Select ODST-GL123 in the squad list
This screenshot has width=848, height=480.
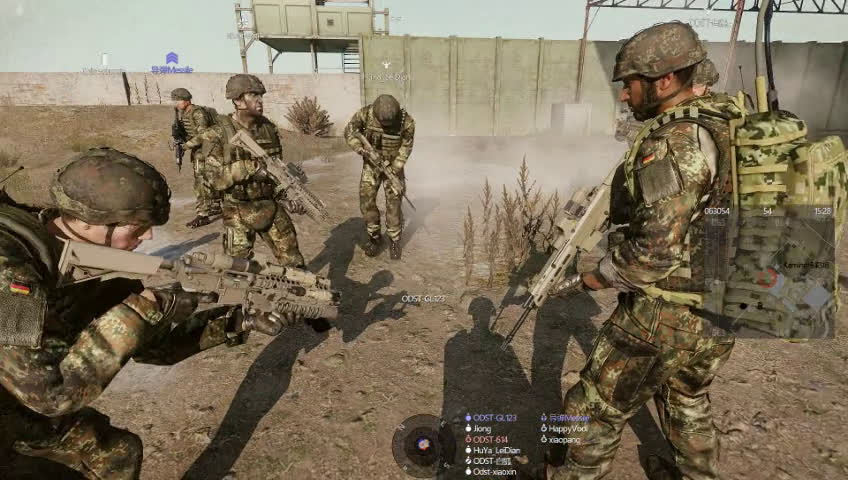495,418
